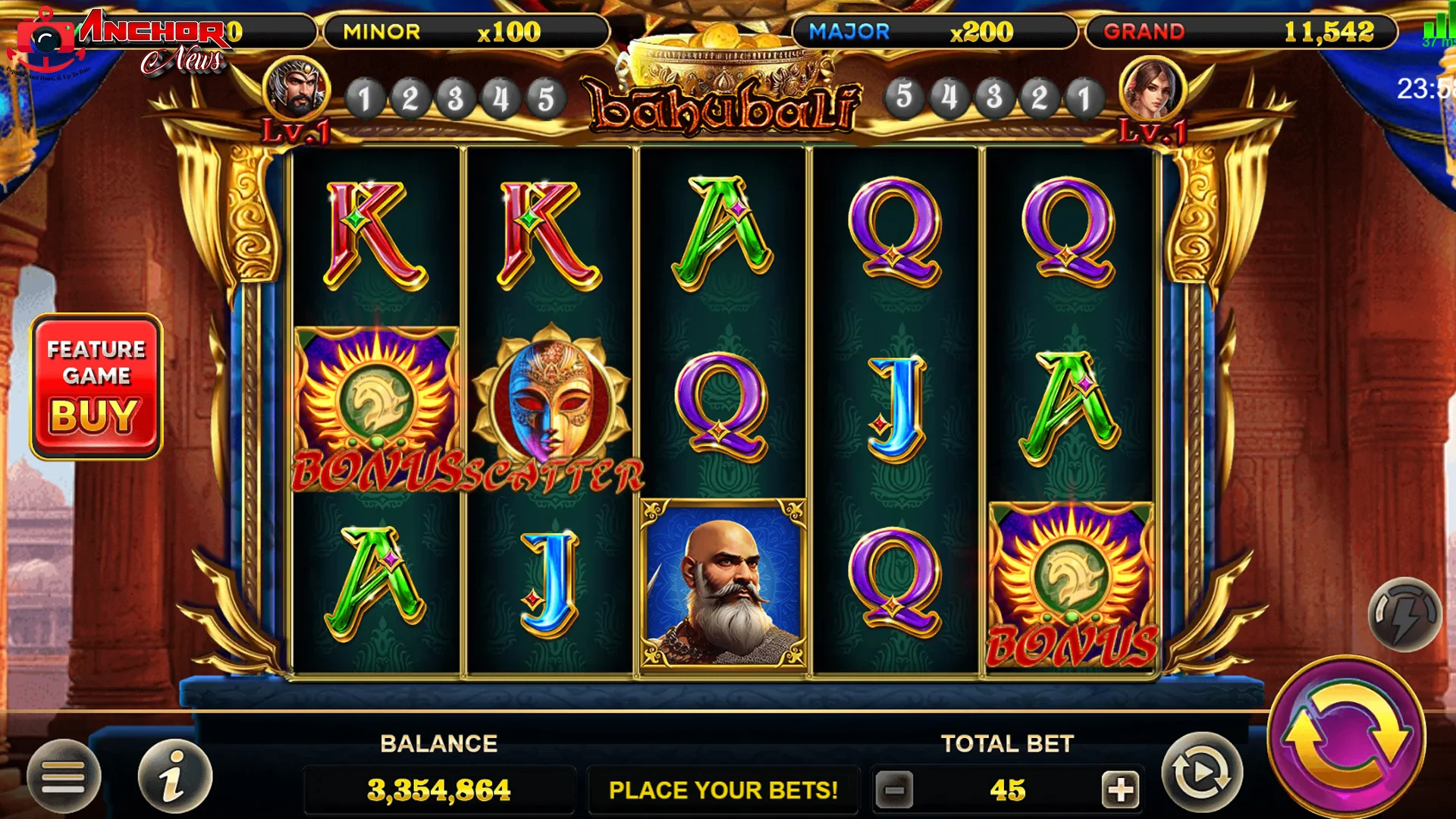
Task: Open the hamburger menu
Action: (64, 777)
